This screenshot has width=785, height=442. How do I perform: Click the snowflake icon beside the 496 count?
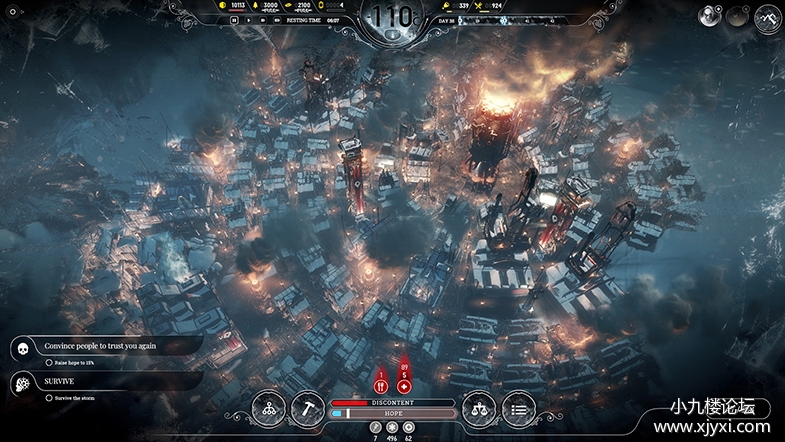(x=392, y=427)
